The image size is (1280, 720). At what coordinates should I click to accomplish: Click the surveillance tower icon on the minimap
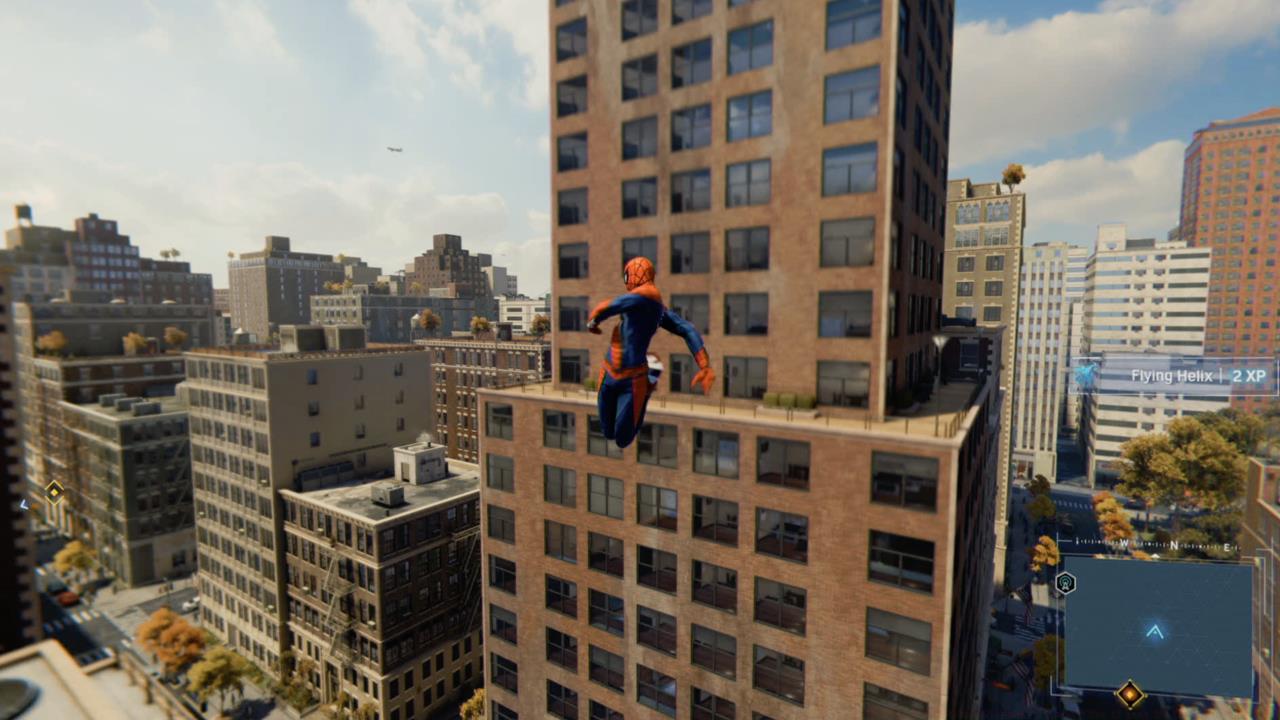point(1065,581)
